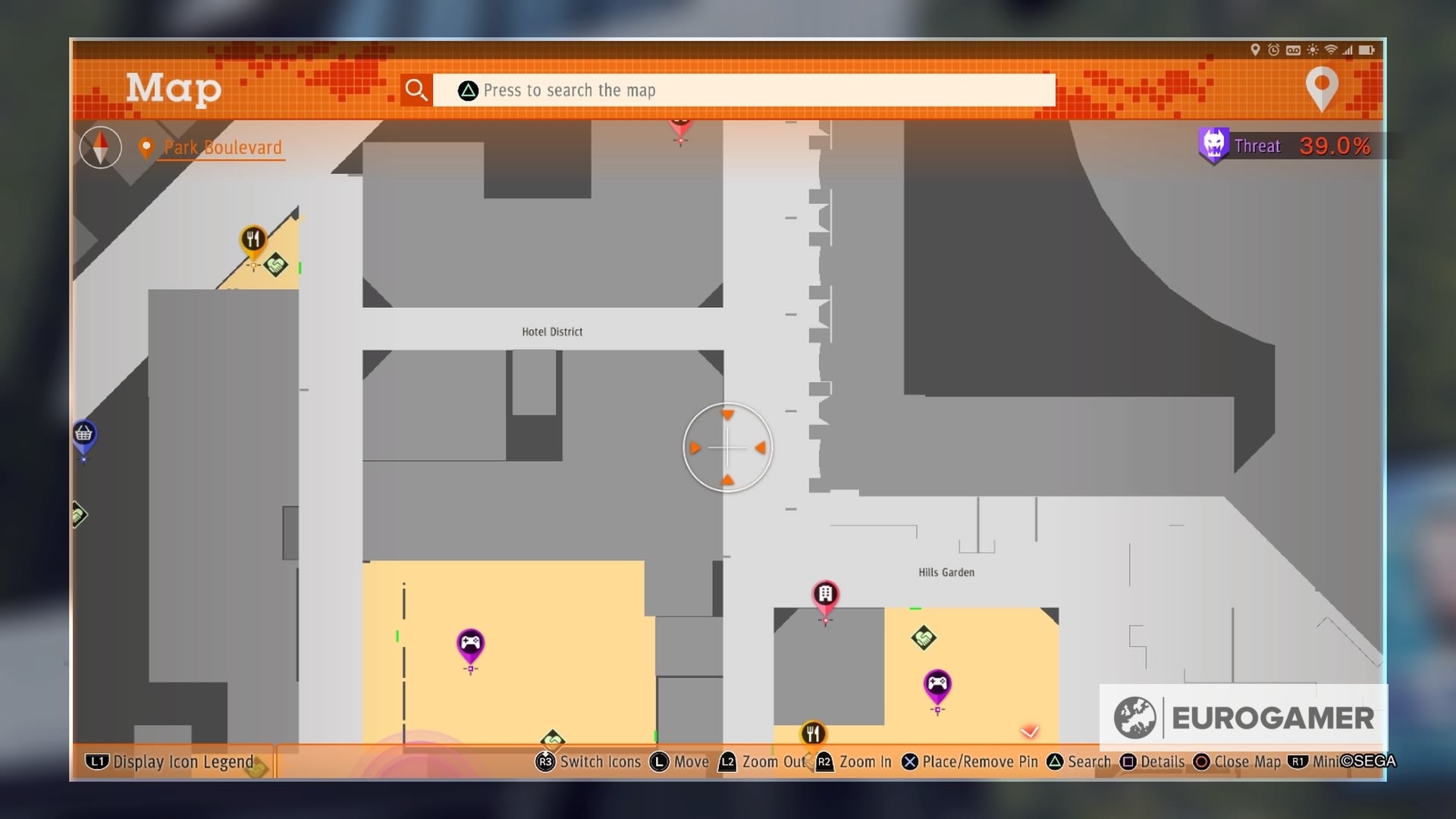This screenshot has width=1456, height=819.
Task: Click the battery icon in the status bar
Action: click(1370, 51)
